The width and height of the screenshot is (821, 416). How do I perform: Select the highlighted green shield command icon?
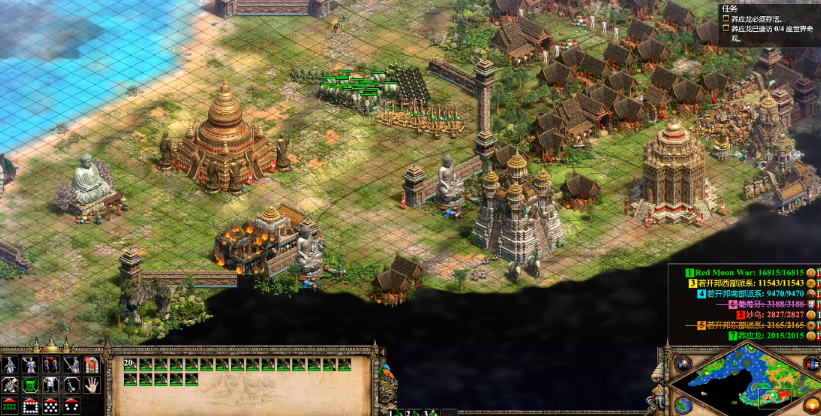coord(30,384)
